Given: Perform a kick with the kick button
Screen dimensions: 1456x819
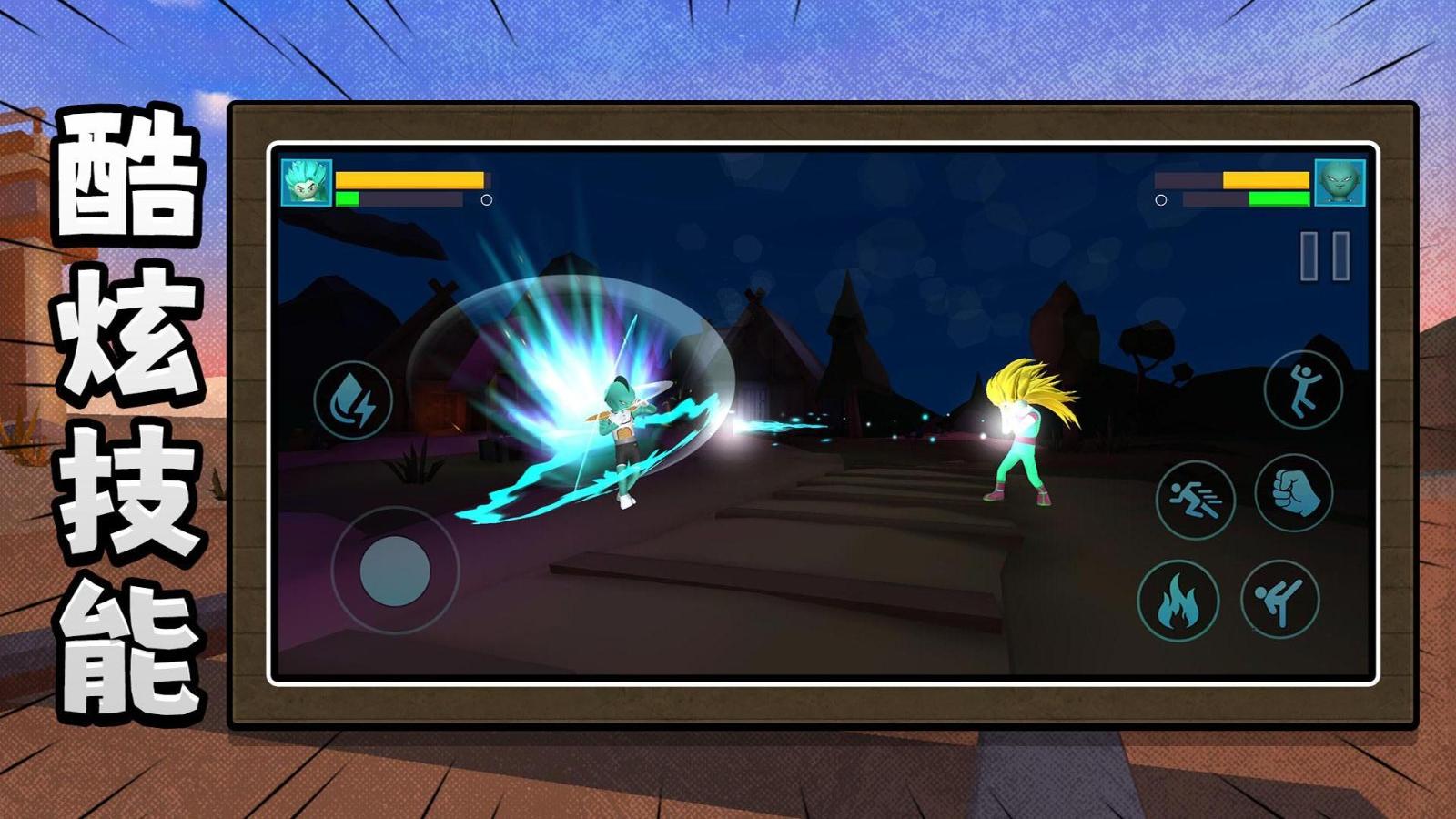Looking at the screenshot, I should click(1280, 599).
